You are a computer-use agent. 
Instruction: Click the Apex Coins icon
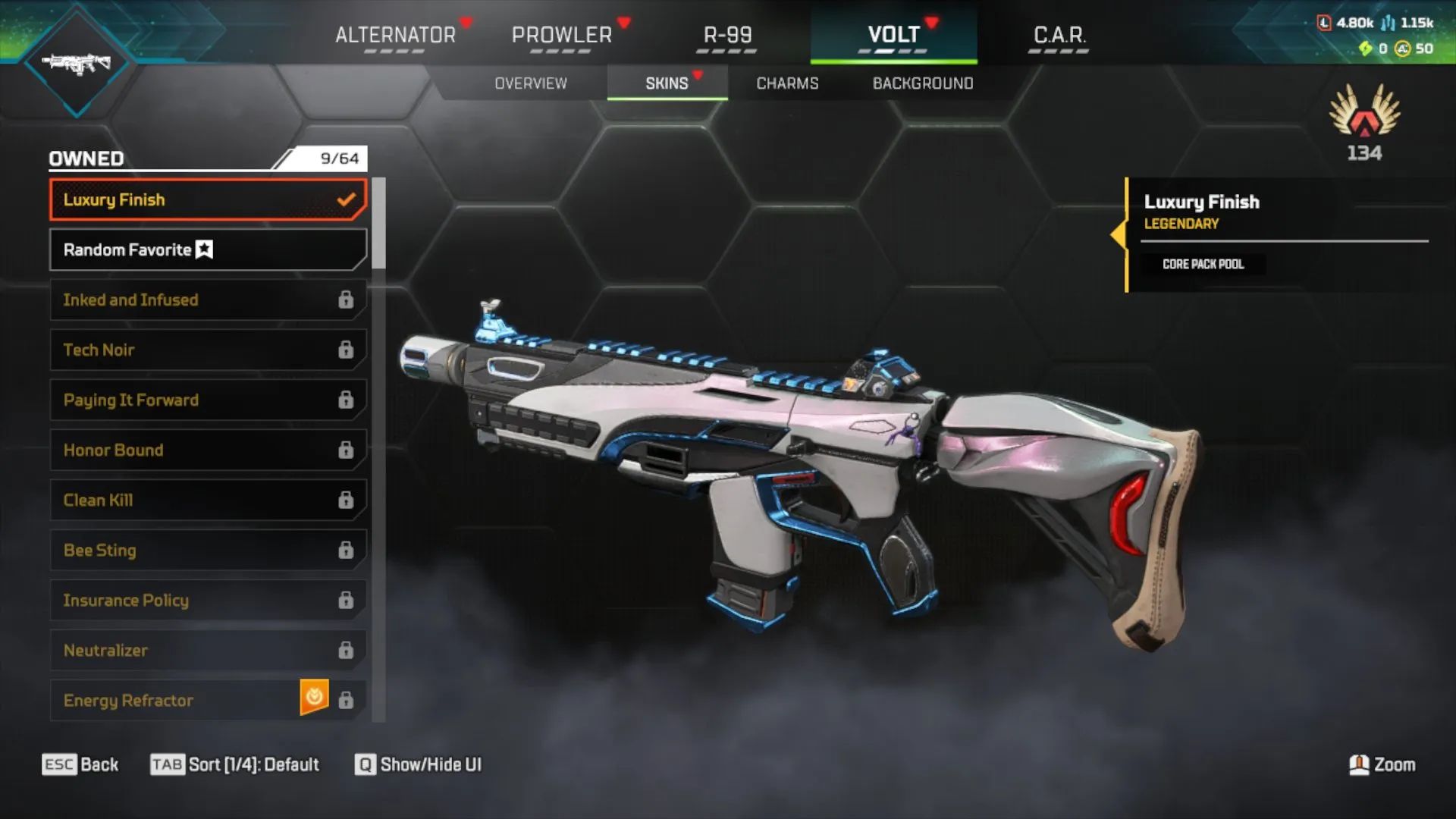pos(1403,50)
